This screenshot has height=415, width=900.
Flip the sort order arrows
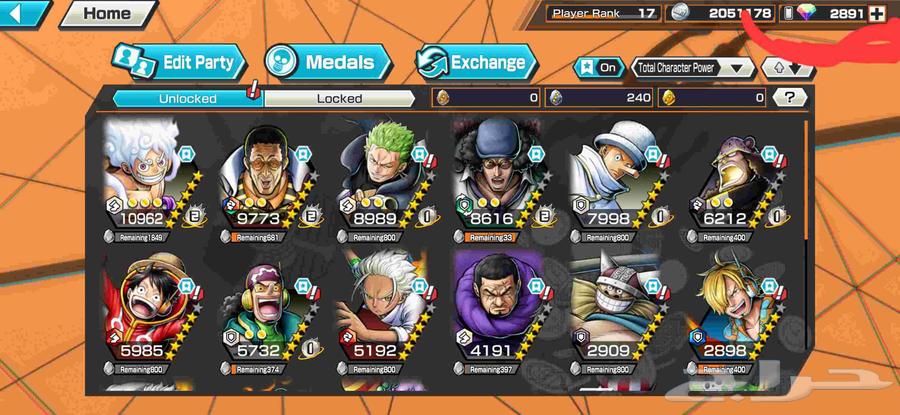tap(787, 68)
